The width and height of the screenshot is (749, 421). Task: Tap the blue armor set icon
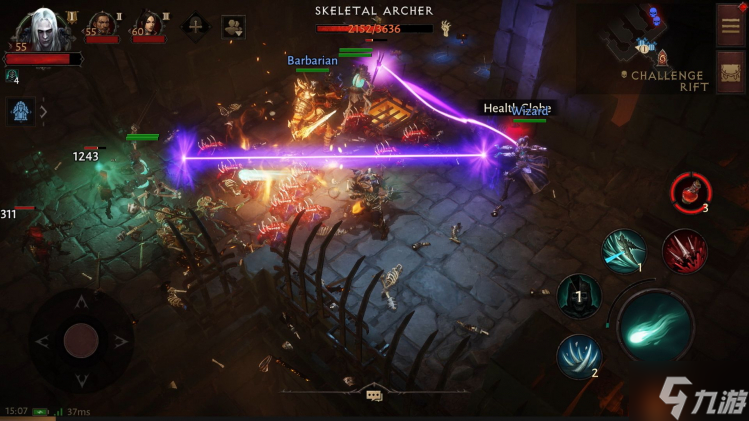[21, 111]
